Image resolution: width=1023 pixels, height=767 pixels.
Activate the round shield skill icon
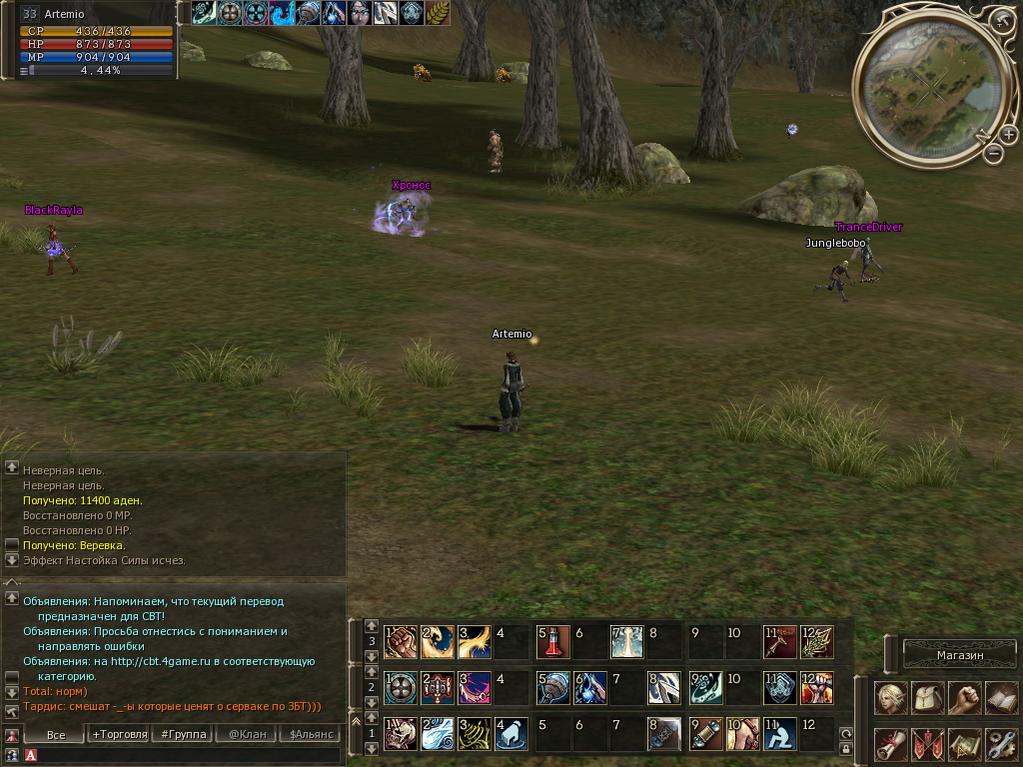tap(401, 687)
